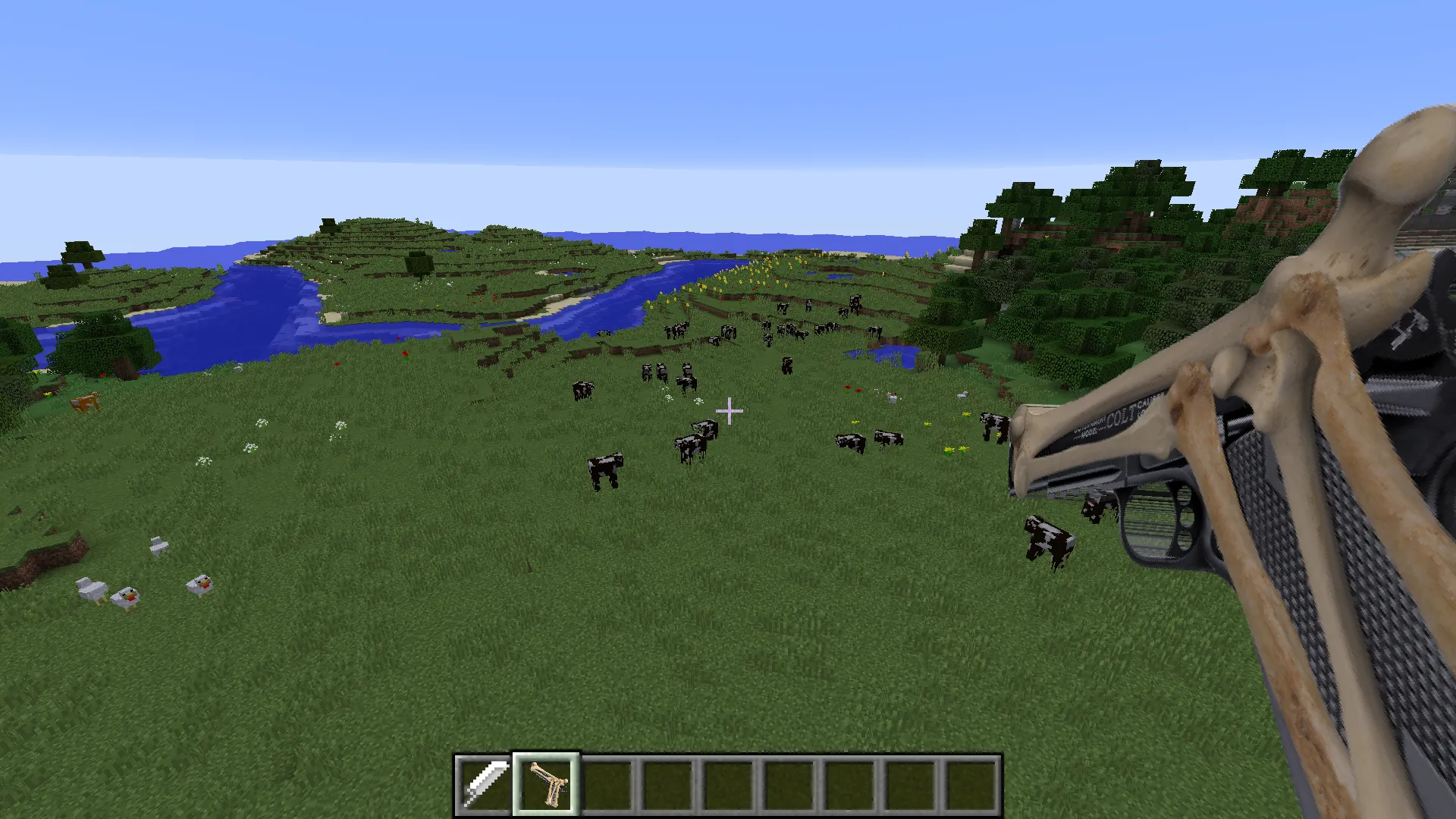Click the empty fourth hotbar slot

(x=667, y=781)
